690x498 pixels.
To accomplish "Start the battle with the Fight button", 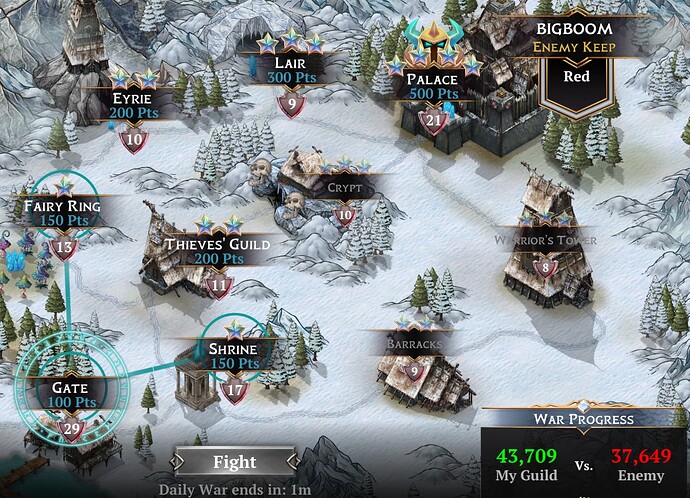I will [233, 462].
